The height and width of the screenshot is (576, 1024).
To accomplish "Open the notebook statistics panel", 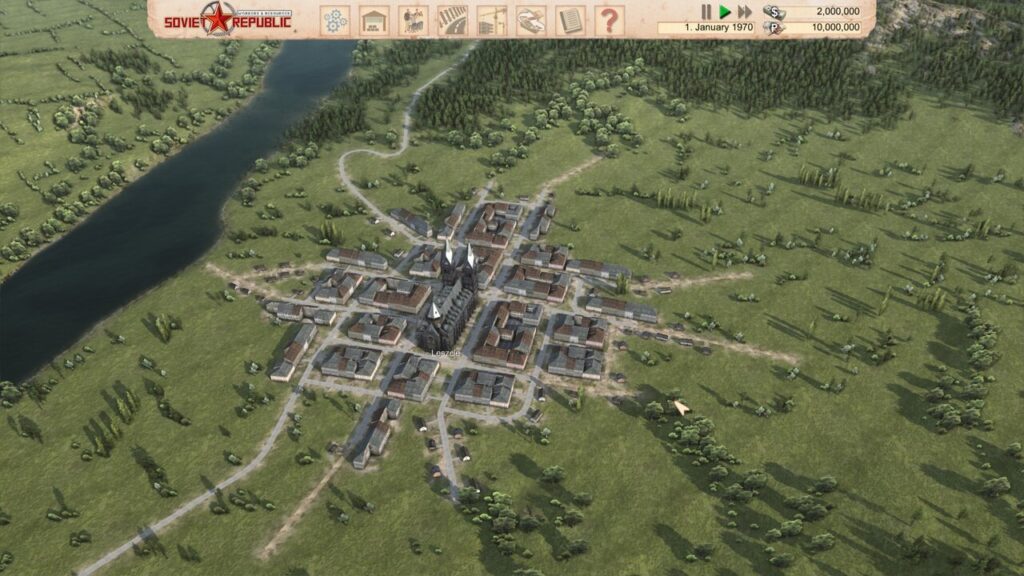I will click(569, 20).
